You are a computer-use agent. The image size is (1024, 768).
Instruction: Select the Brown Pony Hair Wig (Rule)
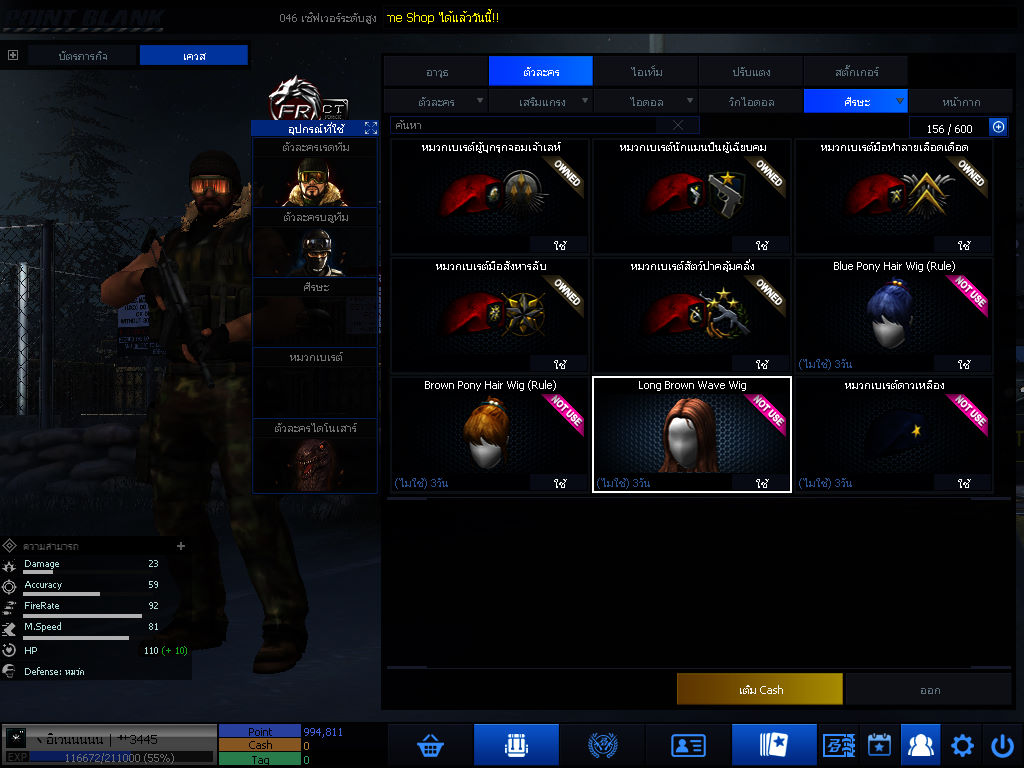490,434
